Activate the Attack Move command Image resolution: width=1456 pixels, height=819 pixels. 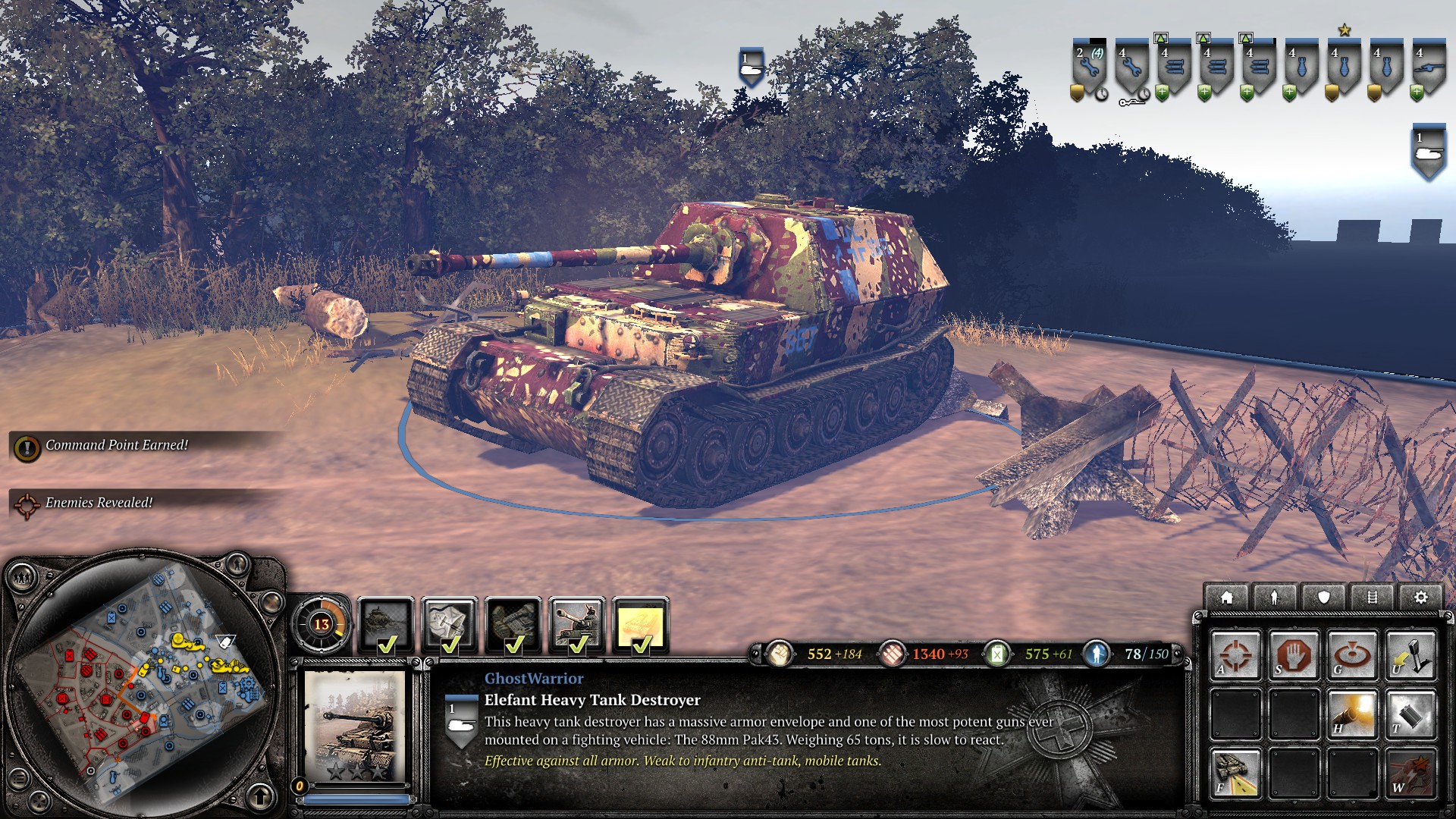[1235, 655]
